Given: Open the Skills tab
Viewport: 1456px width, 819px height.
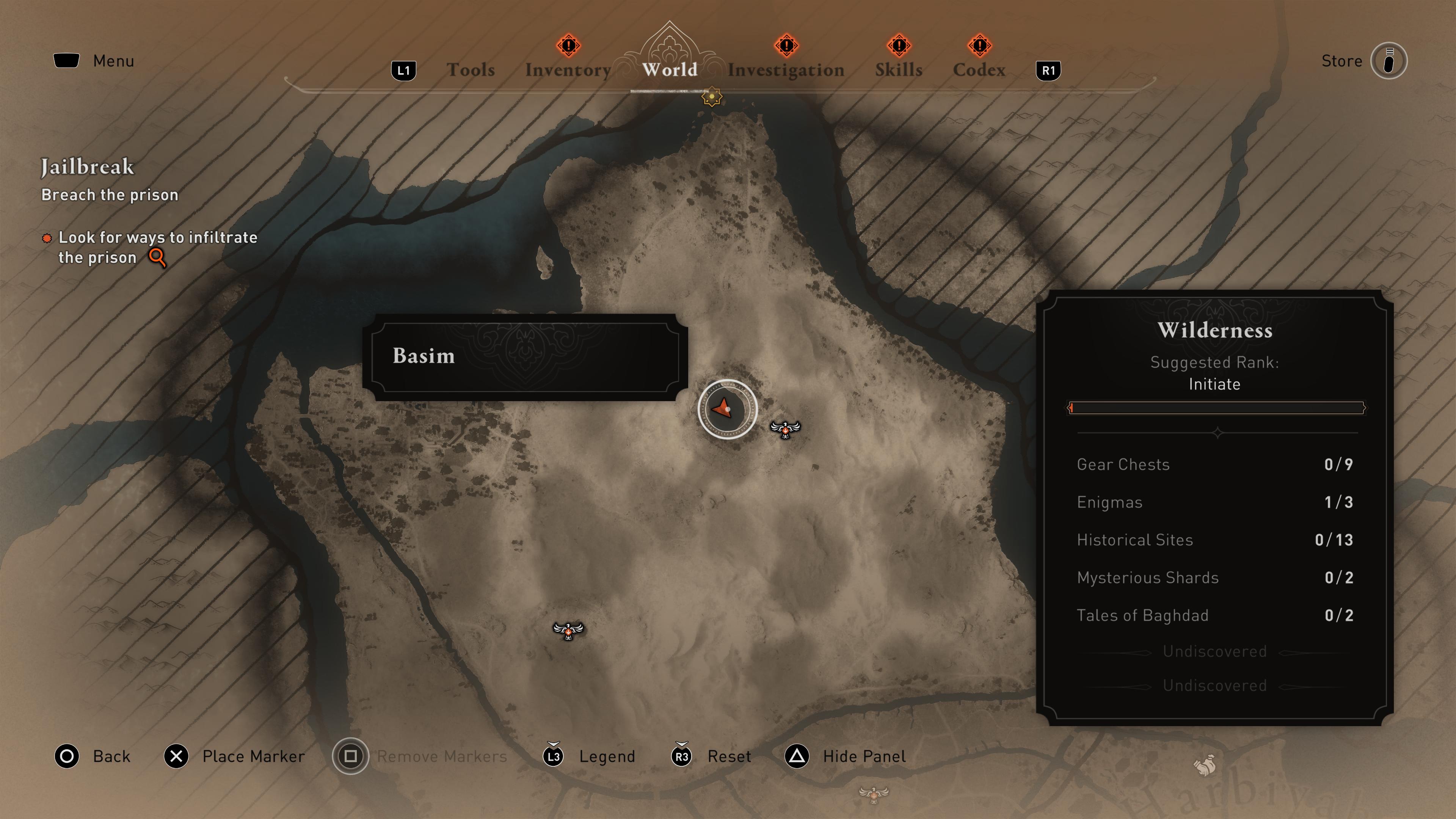Looking at the screenshot, I should point(898,70).
